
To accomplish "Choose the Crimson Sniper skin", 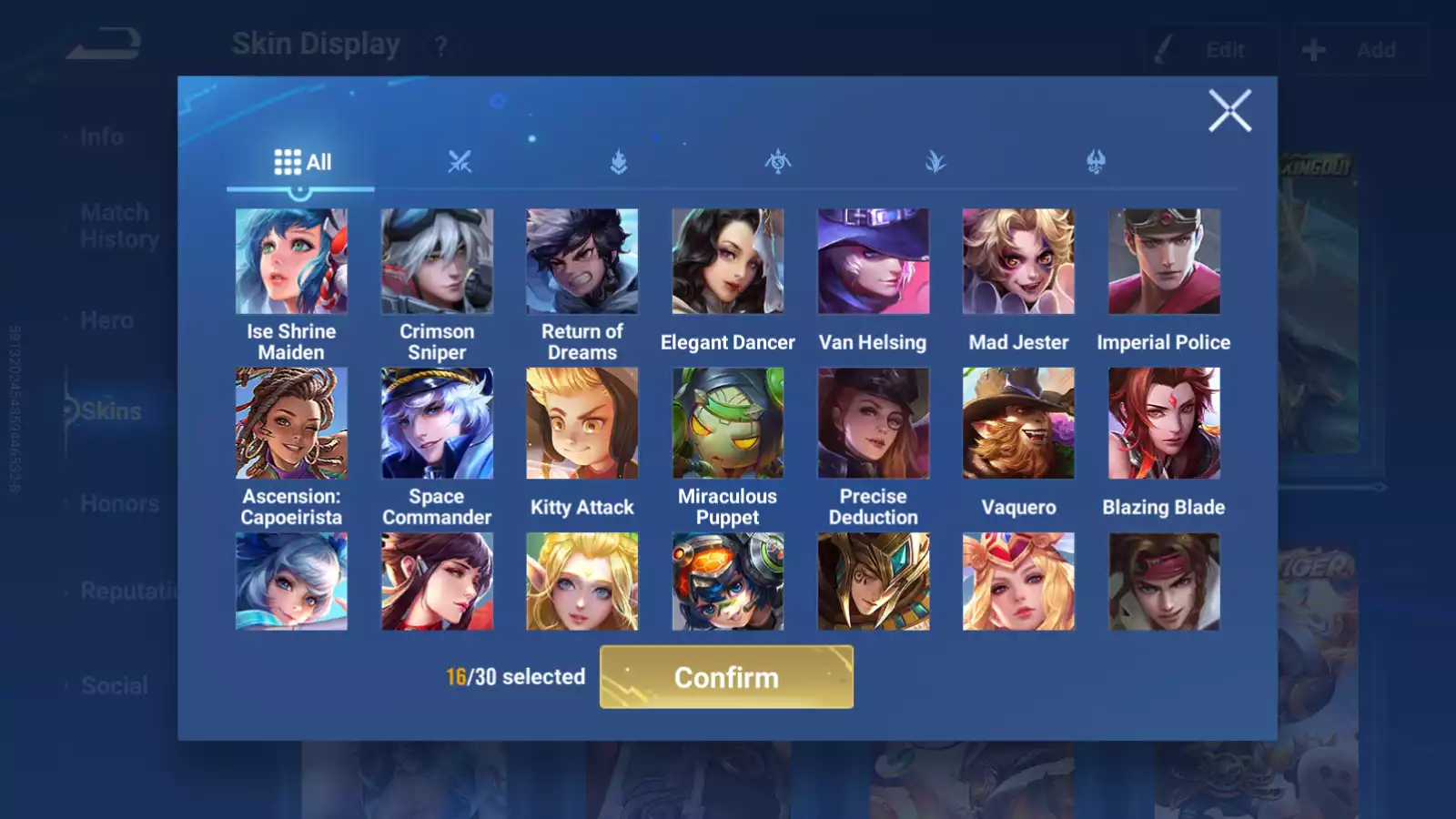I will click(x=437, y=262).
